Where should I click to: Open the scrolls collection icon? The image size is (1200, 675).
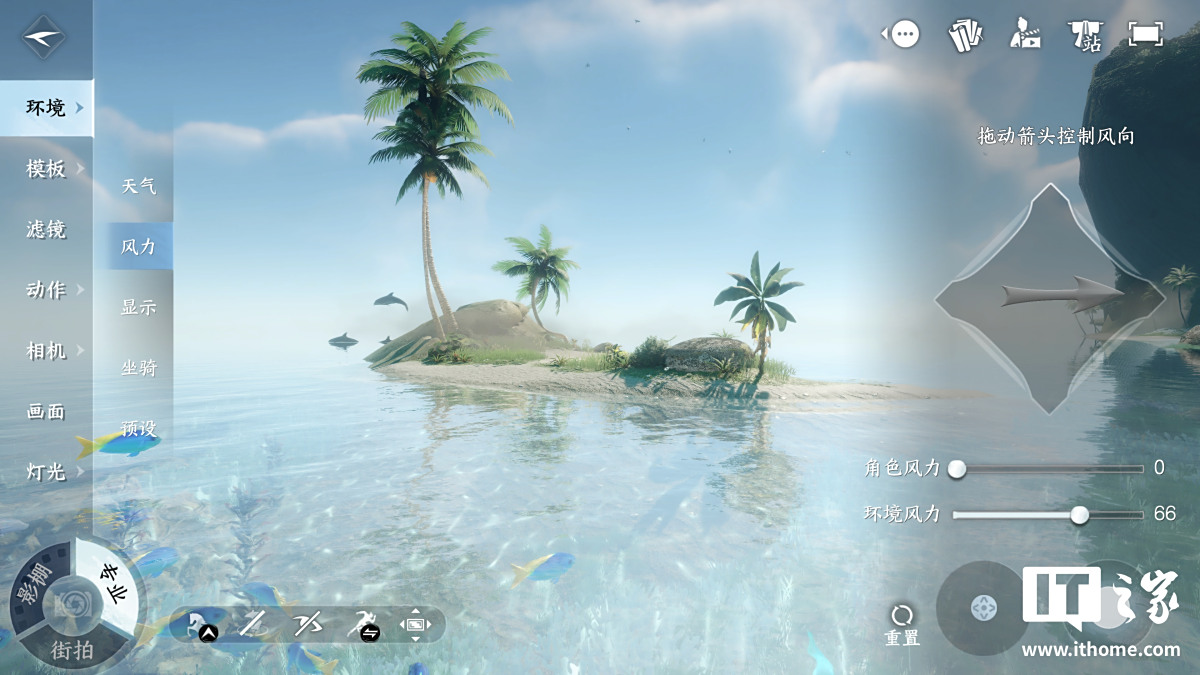click(965, 36)
